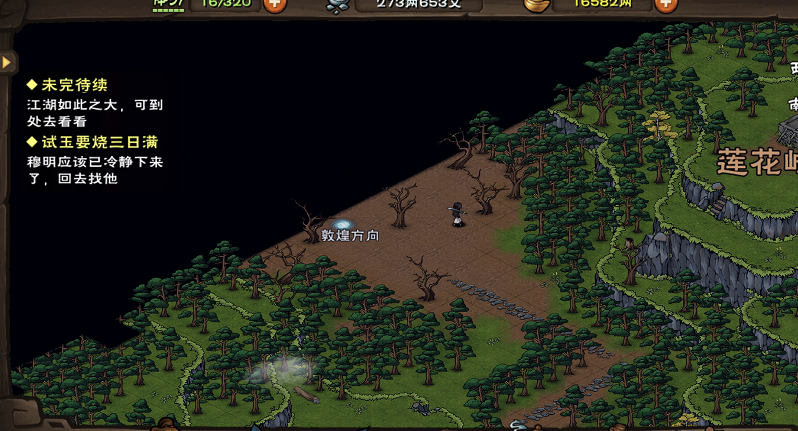Viewport: 798px width, 431px height.
Task: Add gold ingots with the plus button
Action: 665,4
